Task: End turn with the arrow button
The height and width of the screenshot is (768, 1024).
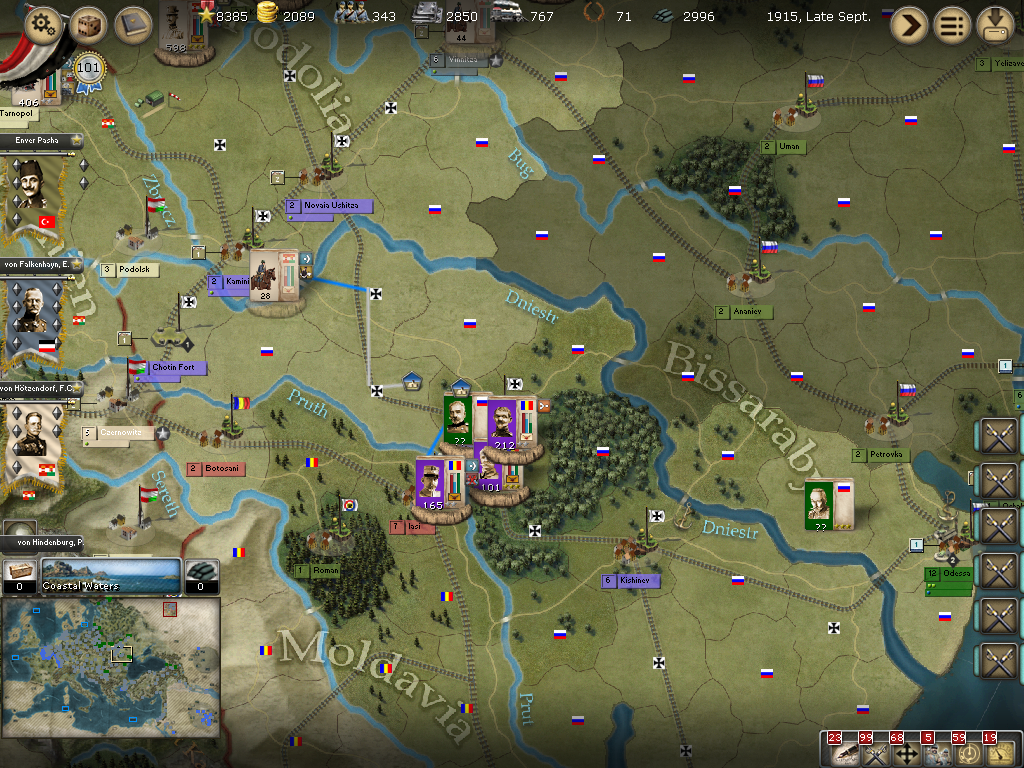Action: [909, 26]
